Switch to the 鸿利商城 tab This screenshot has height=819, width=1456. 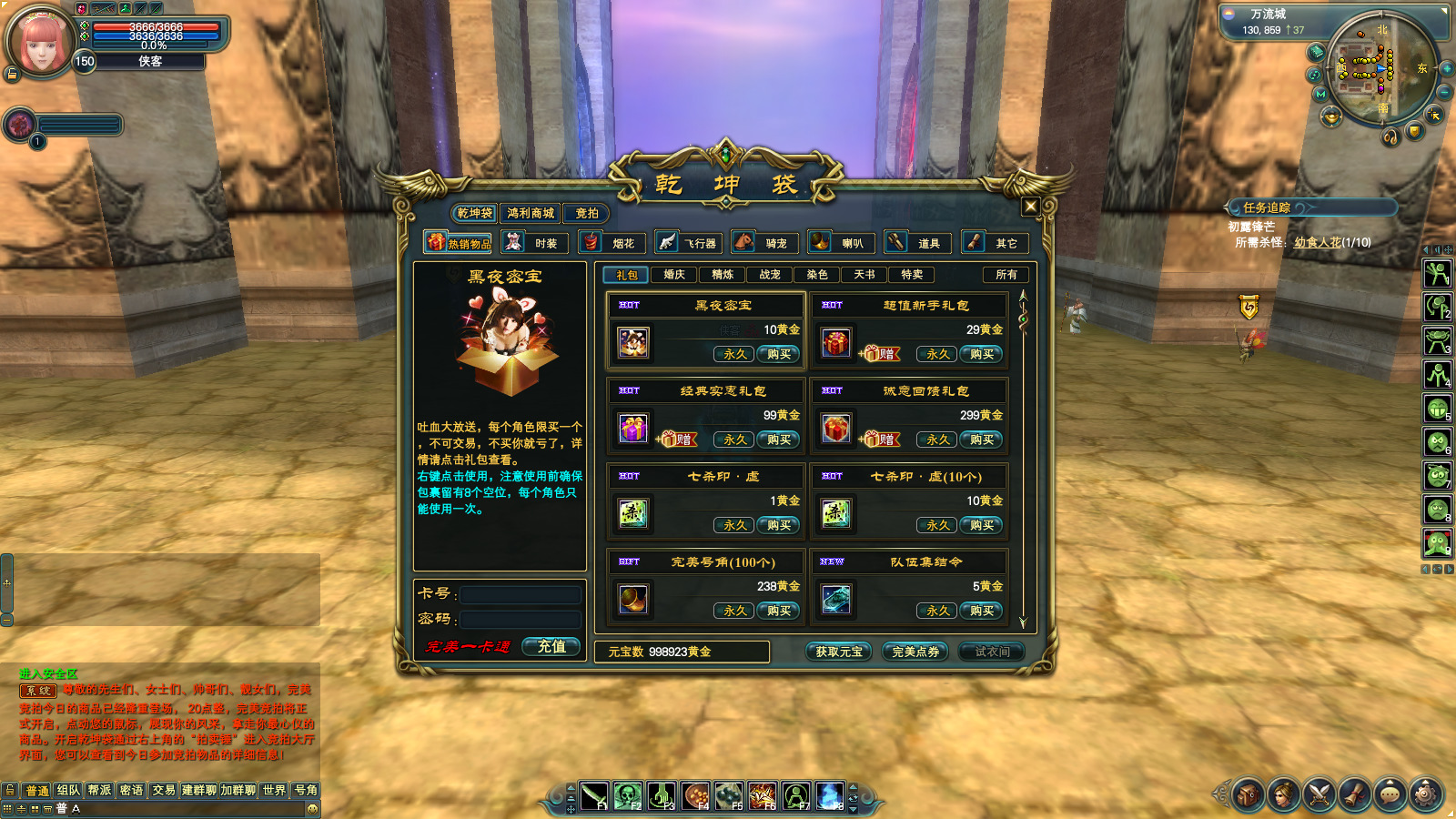point(531,213)
